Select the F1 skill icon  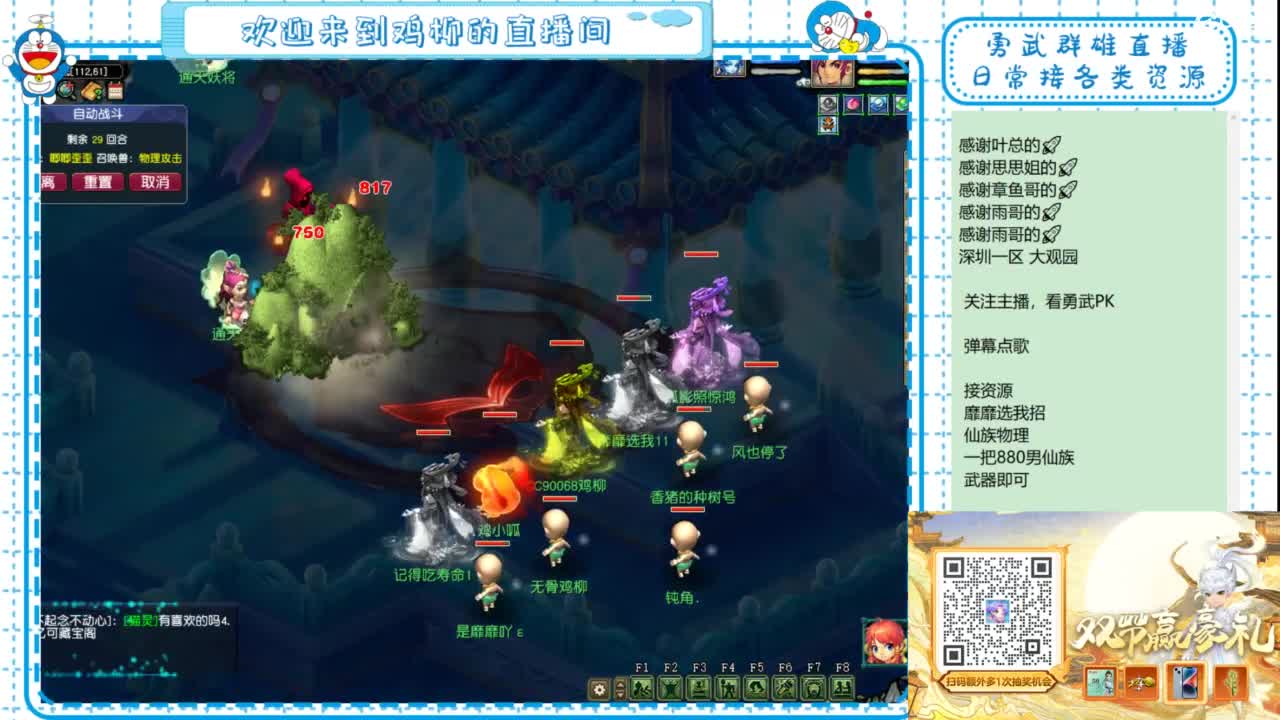642,688
